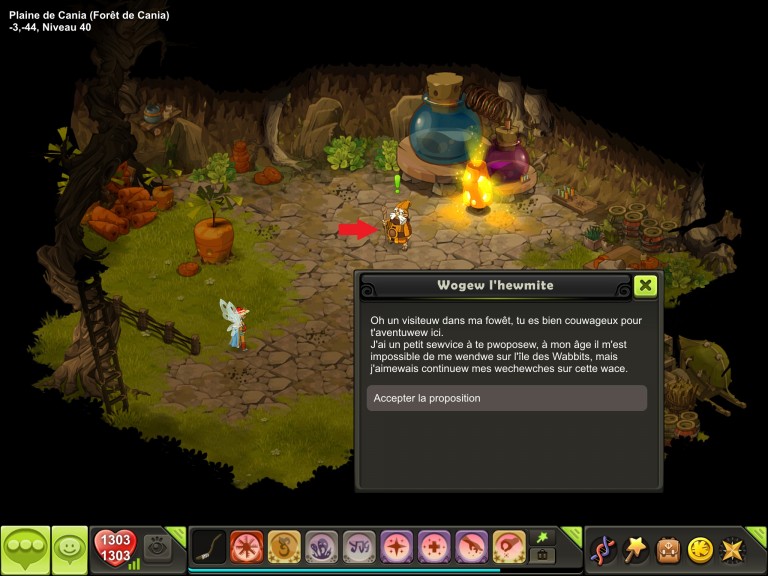Open the inventory backpack
This screenshot has width=768, height=576.
click(x=668, y=549)
